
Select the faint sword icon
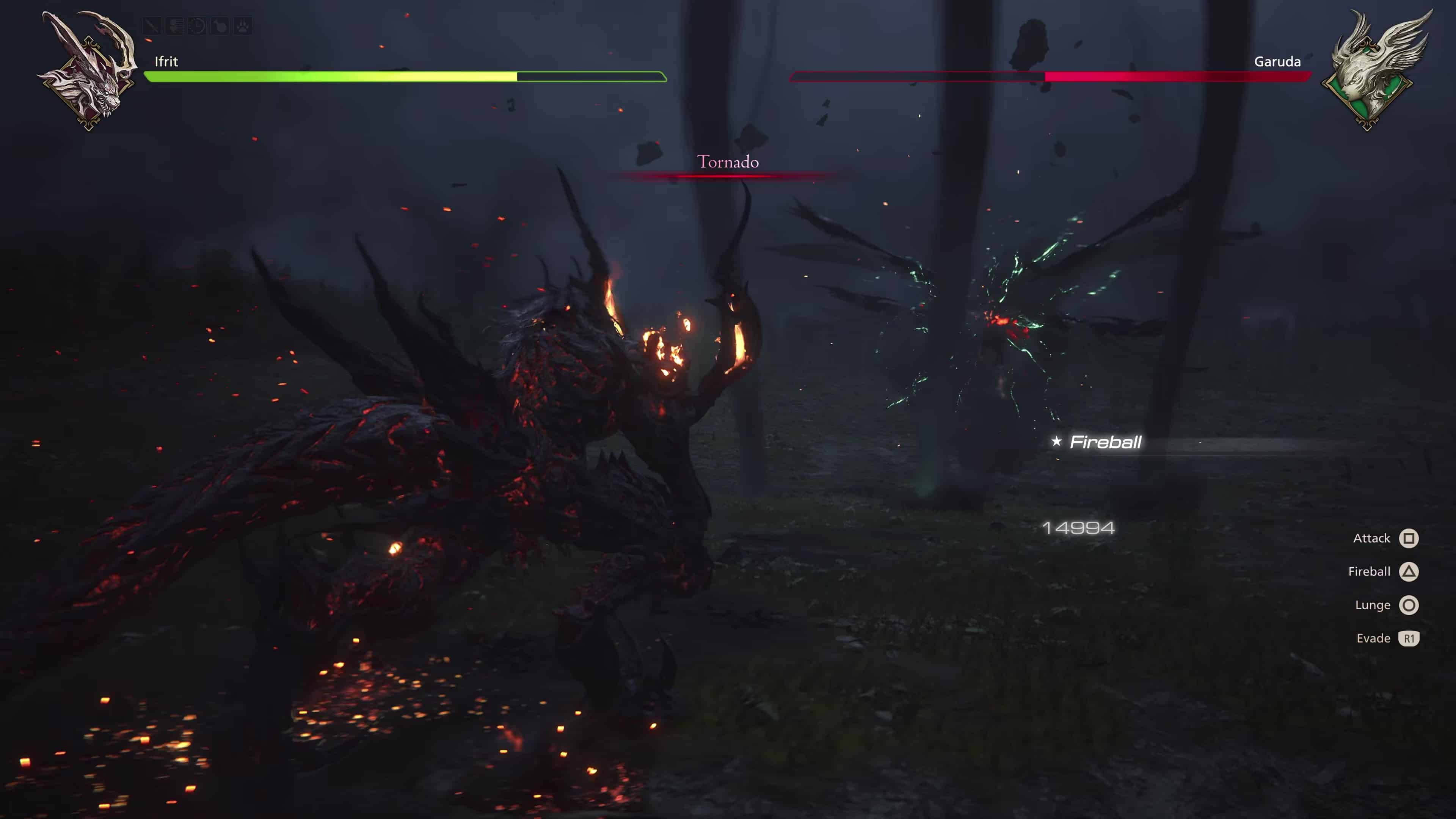152,26
